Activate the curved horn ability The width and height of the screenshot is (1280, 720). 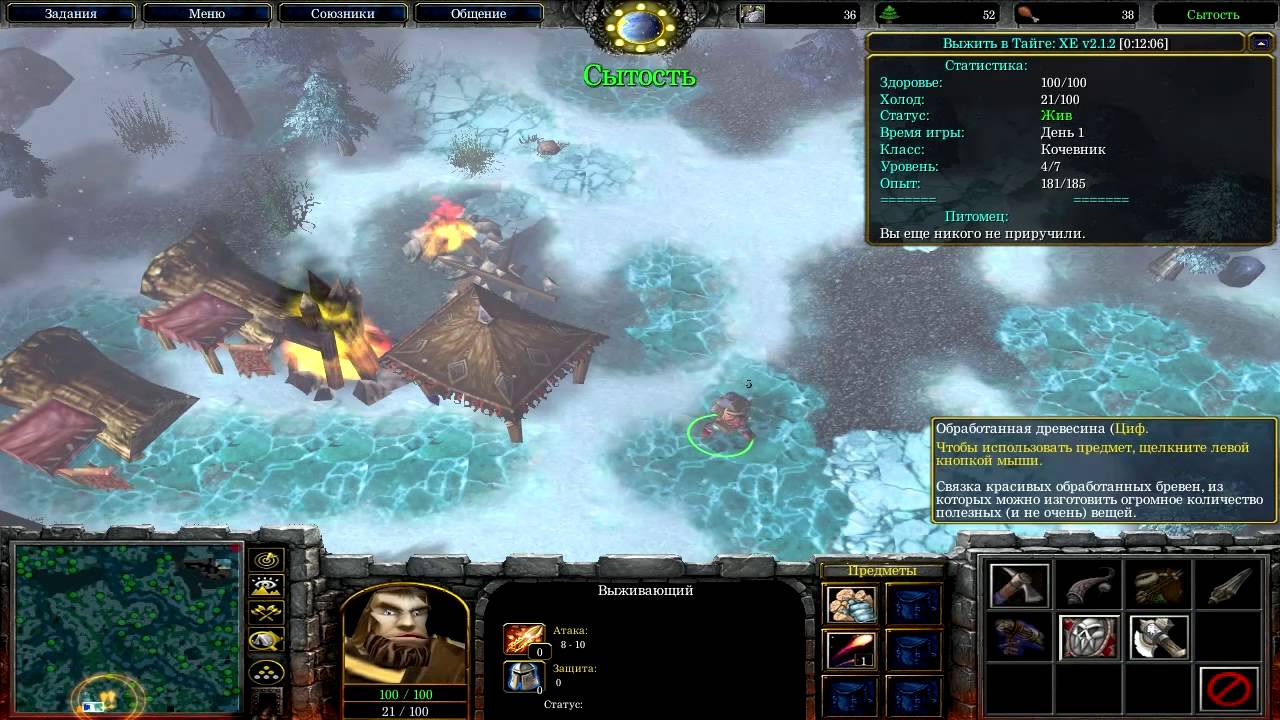pos(1089,586)
